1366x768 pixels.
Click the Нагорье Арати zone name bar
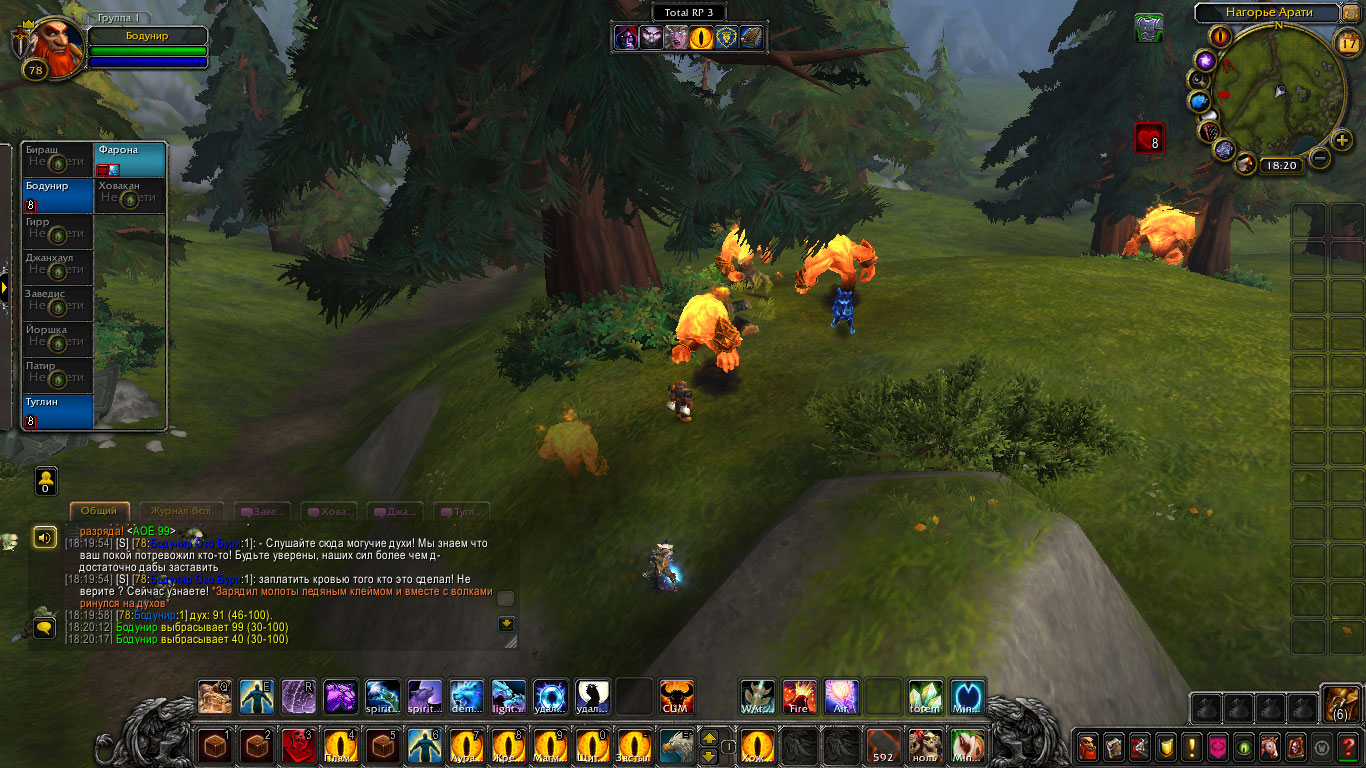[x=1268, y=13]
